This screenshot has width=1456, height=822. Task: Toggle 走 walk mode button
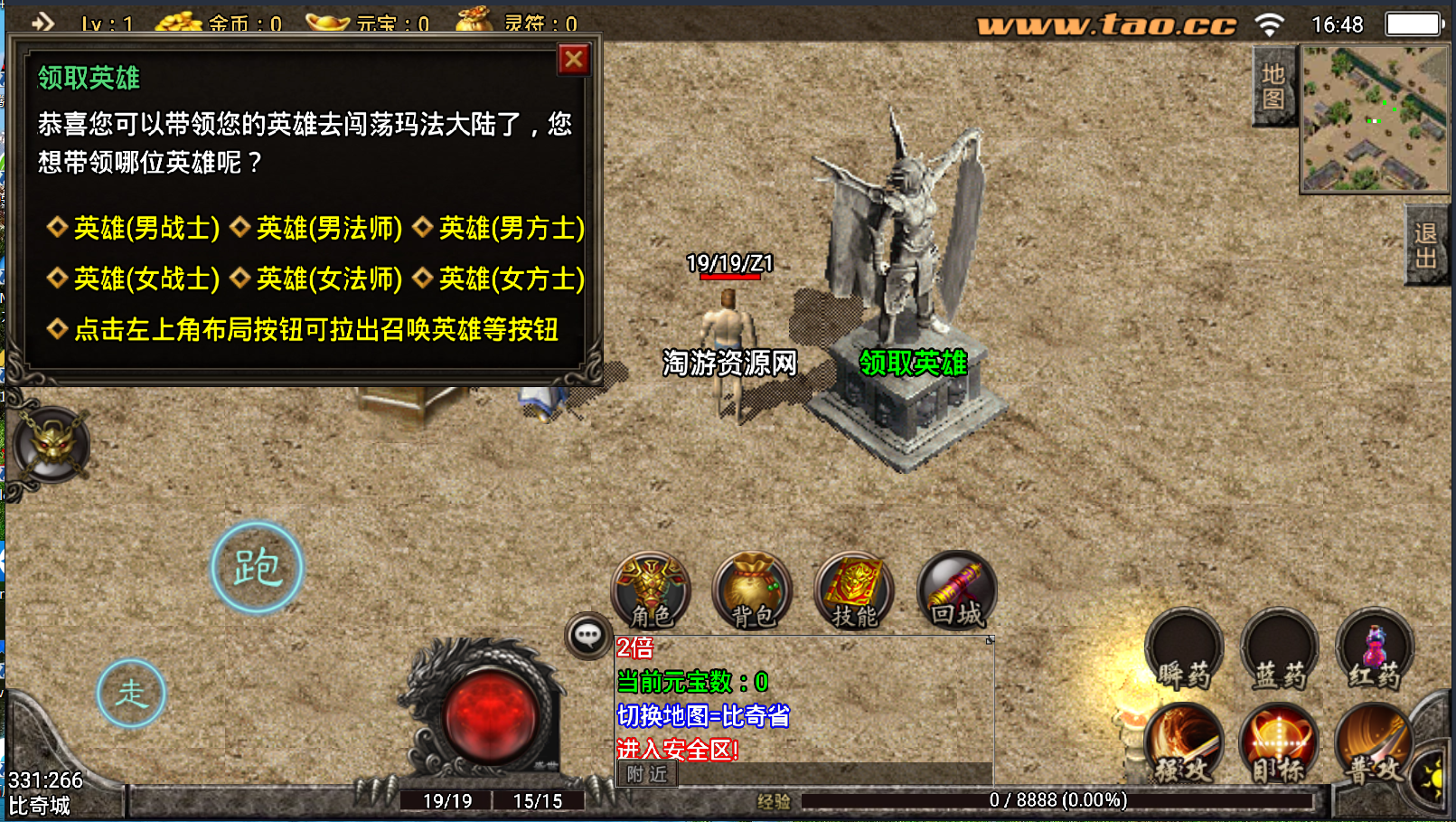click(132, 694)
